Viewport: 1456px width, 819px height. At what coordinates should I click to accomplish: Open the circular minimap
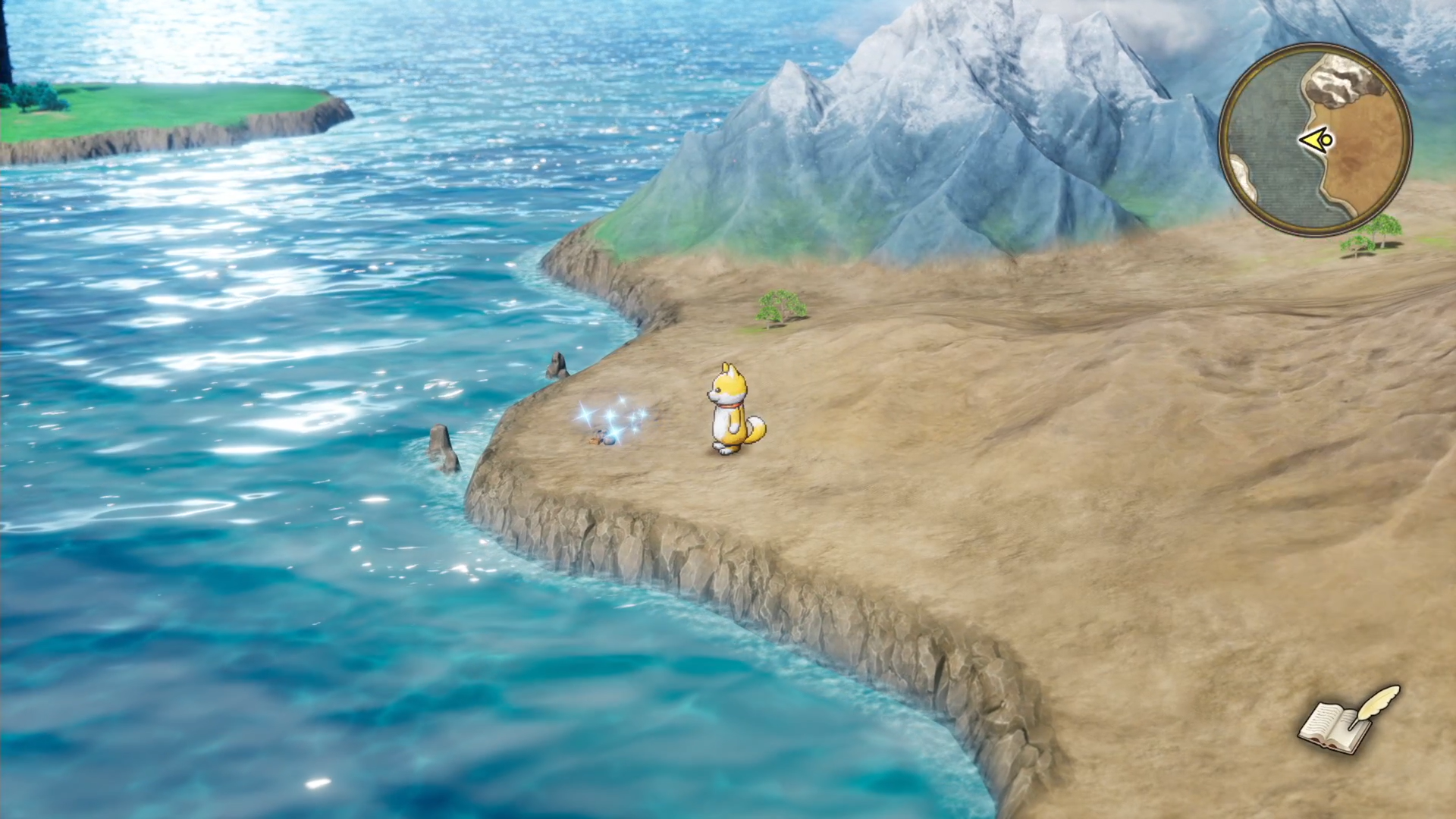1315,140
